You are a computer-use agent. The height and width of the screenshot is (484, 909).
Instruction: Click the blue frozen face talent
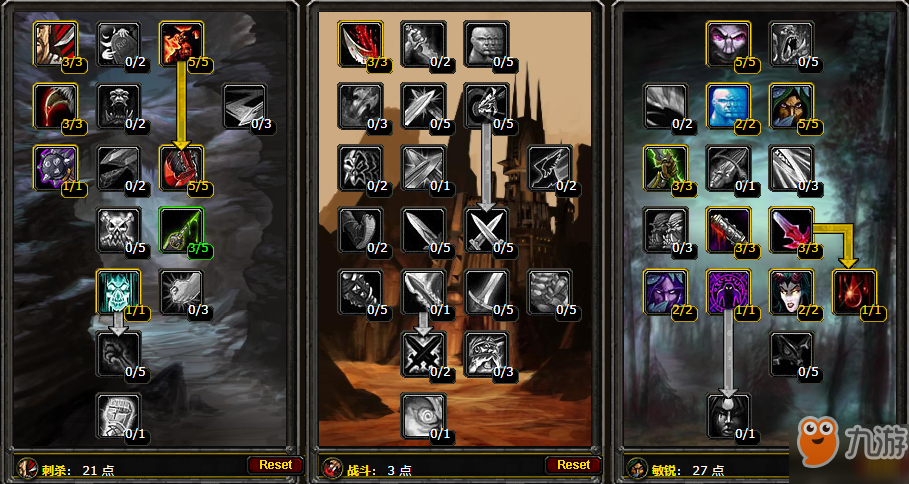[x=728, y=105]
